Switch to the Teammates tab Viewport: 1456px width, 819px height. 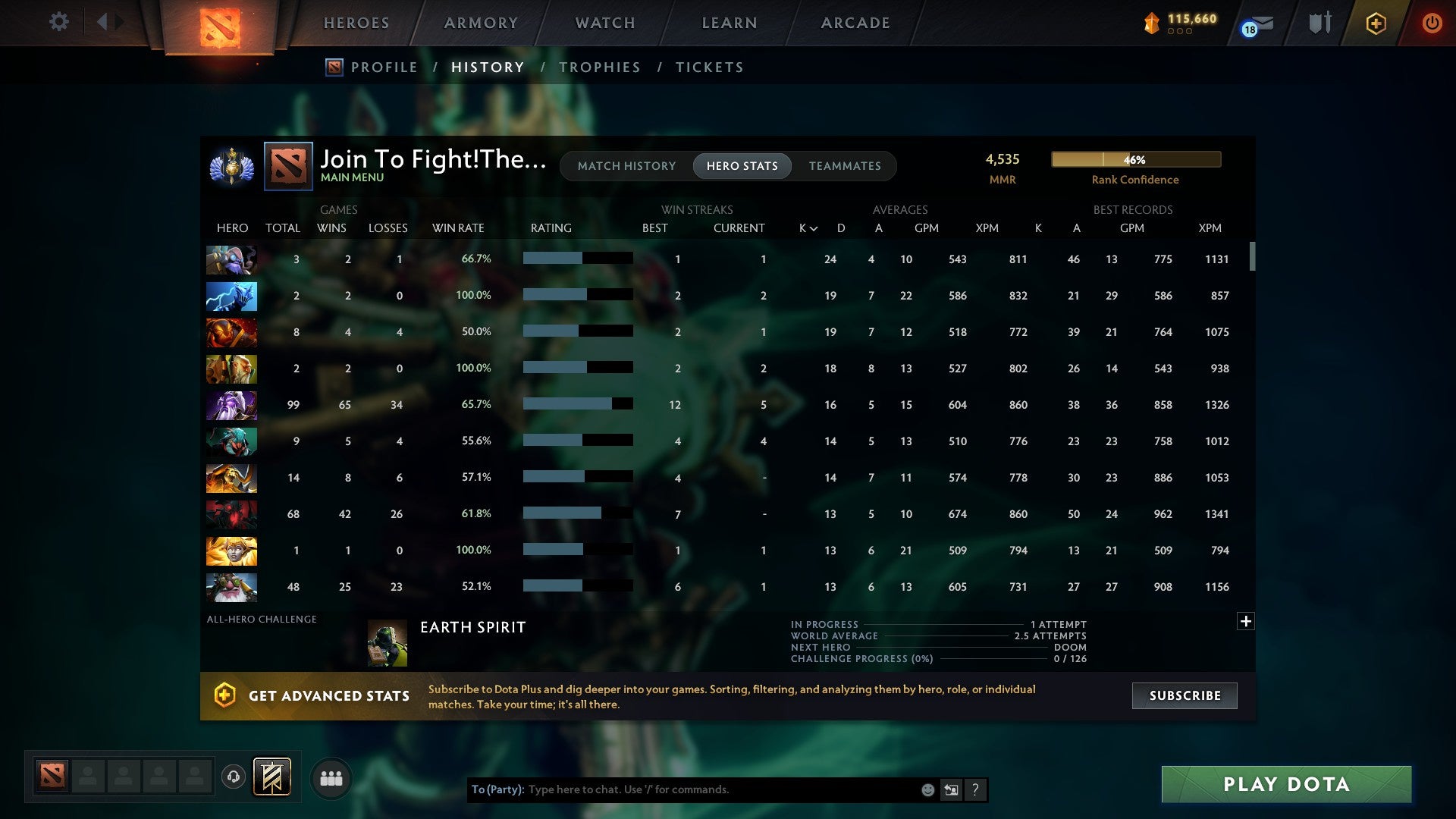click(845, 165)
